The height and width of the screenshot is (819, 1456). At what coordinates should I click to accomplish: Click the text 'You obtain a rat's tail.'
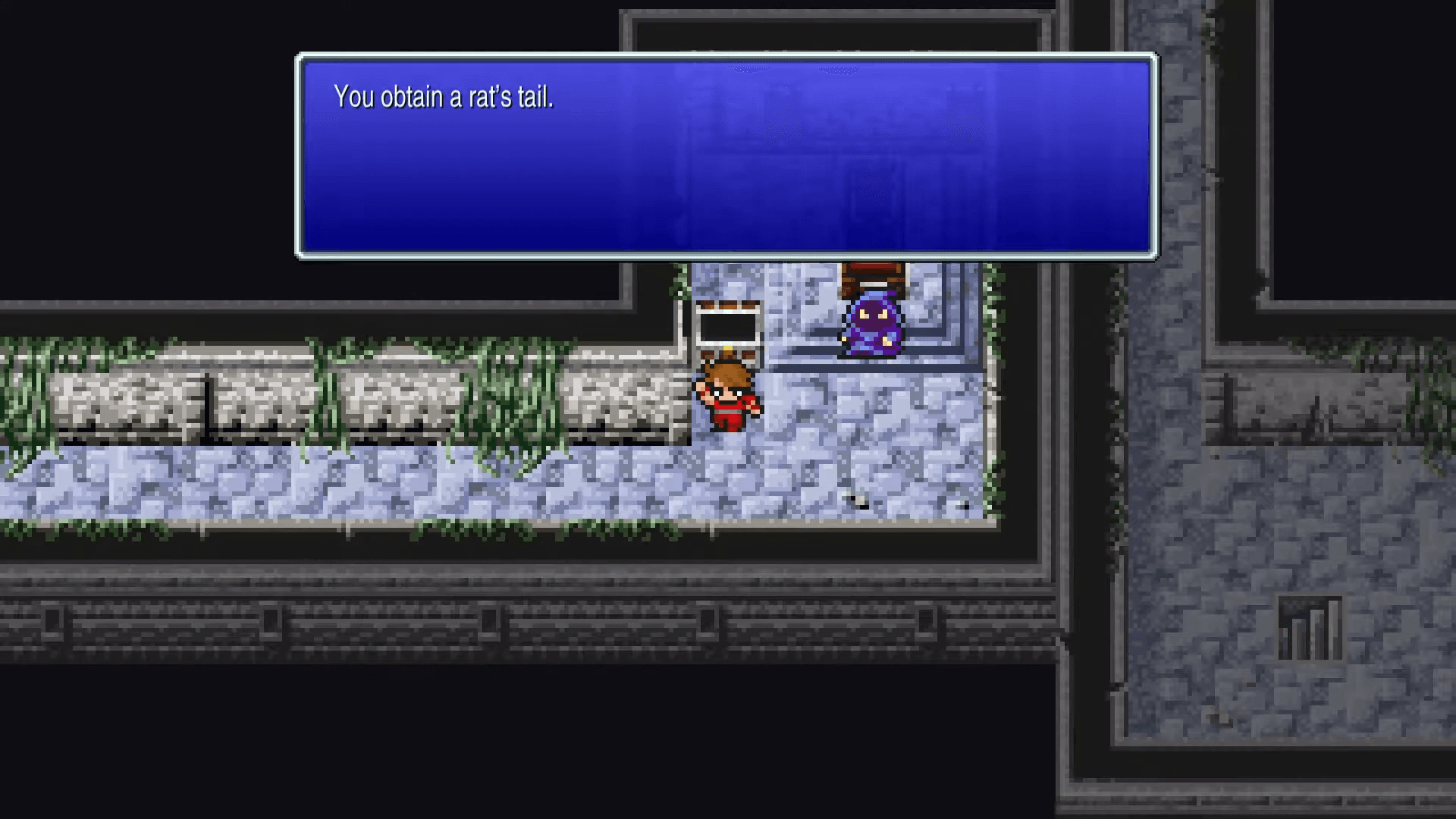(444, 97)
